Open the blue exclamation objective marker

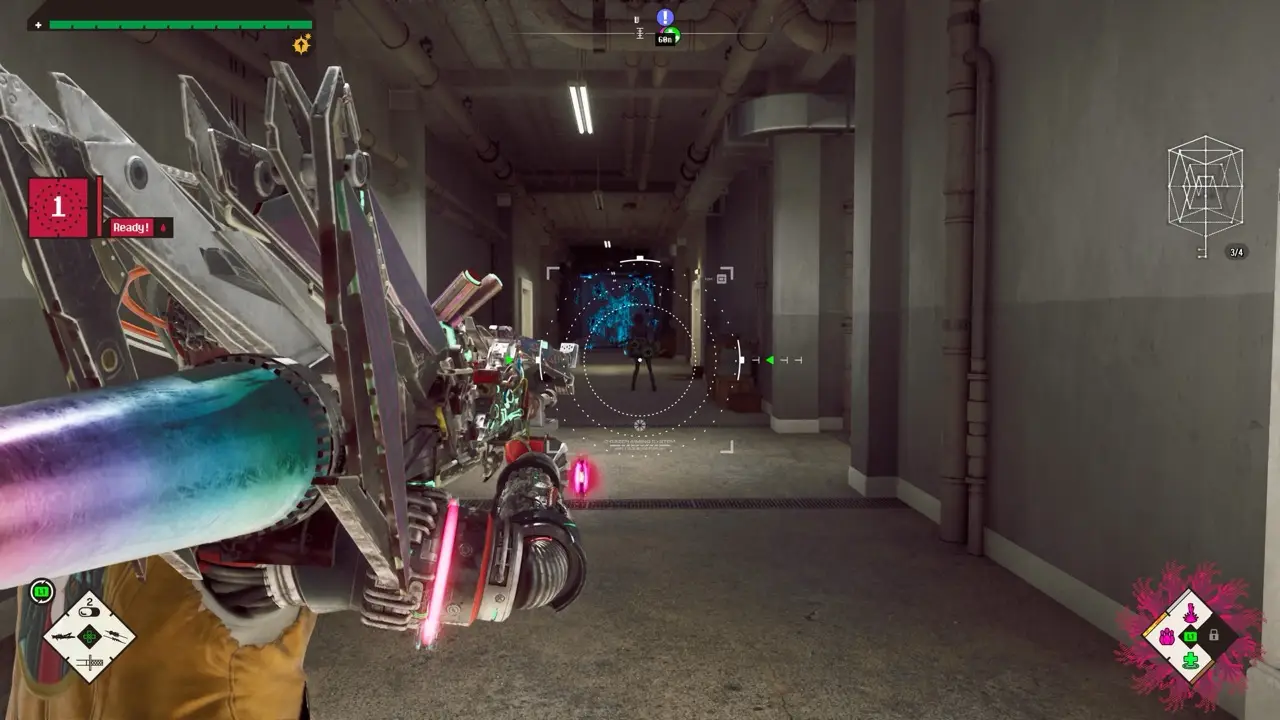click(x=665, y=17)
